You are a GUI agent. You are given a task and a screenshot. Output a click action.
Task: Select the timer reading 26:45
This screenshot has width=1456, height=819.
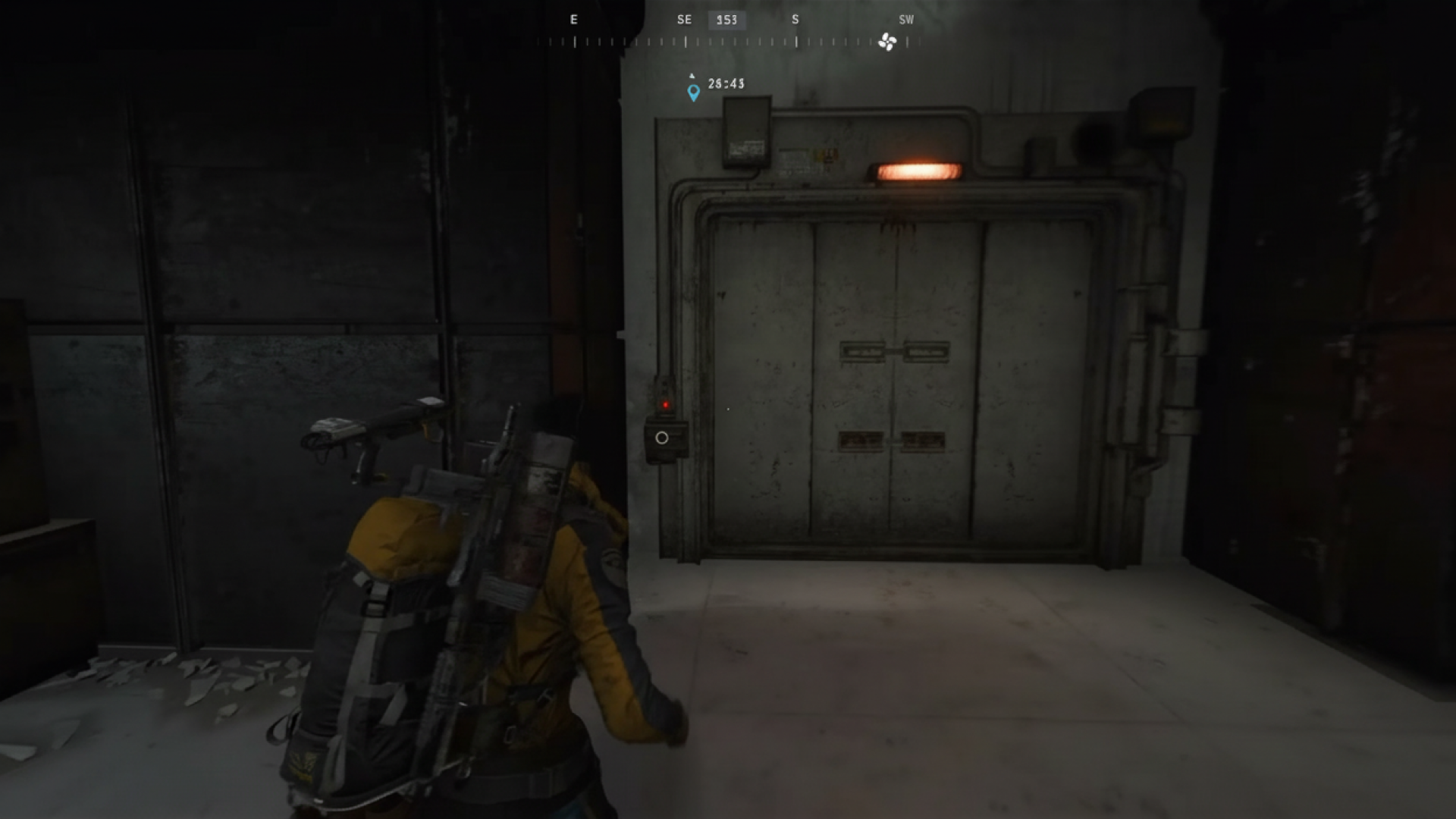pos(726,83)
